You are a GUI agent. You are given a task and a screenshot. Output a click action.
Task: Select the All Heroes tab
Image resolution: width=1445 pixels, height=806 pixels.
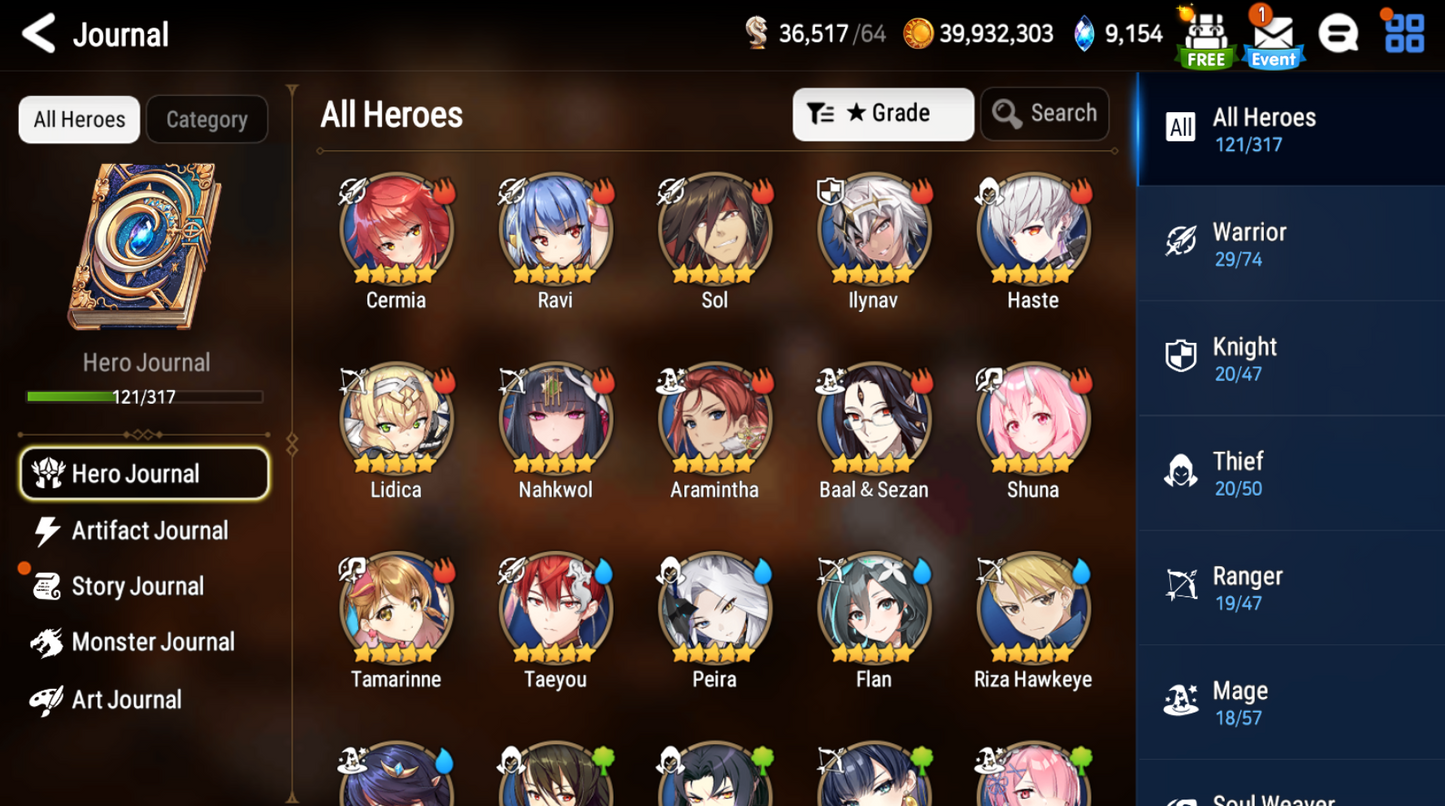78,119
